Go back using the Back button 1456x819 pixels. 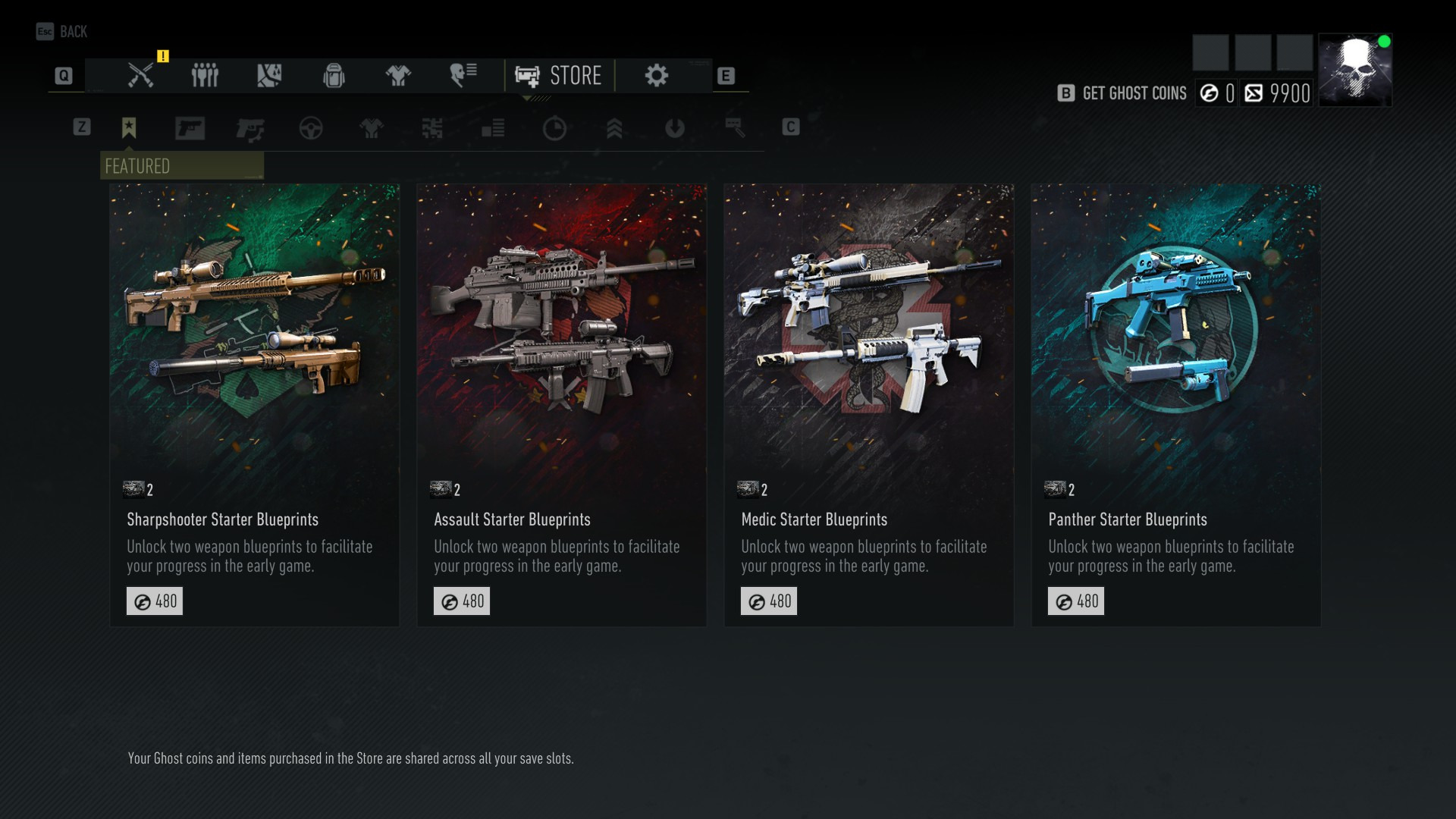click(62, 32)
